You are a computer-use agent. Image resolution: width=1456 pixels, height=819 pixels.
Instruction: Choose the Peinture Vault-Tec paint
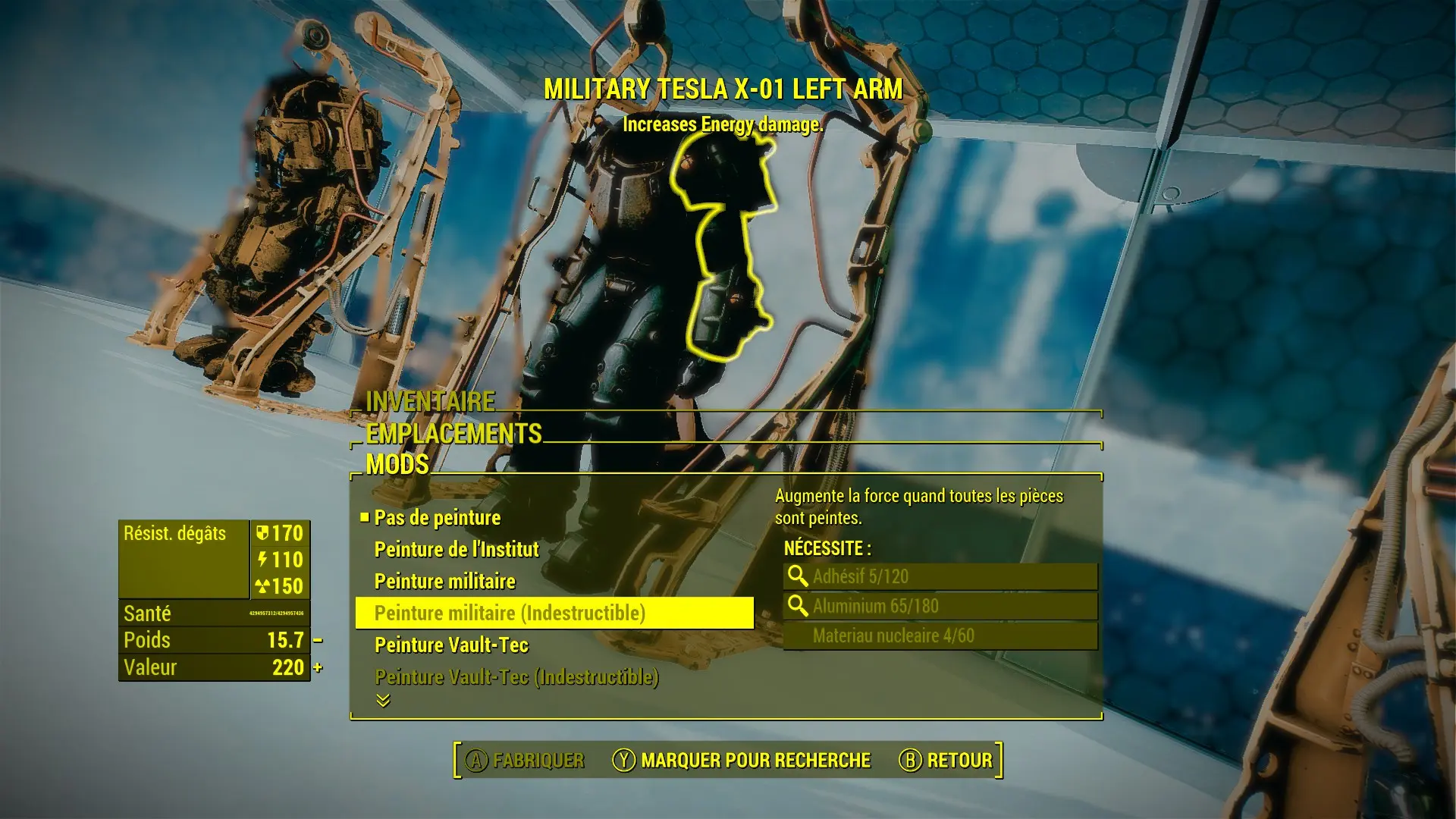pyautogui.click(x=451, y=645)
